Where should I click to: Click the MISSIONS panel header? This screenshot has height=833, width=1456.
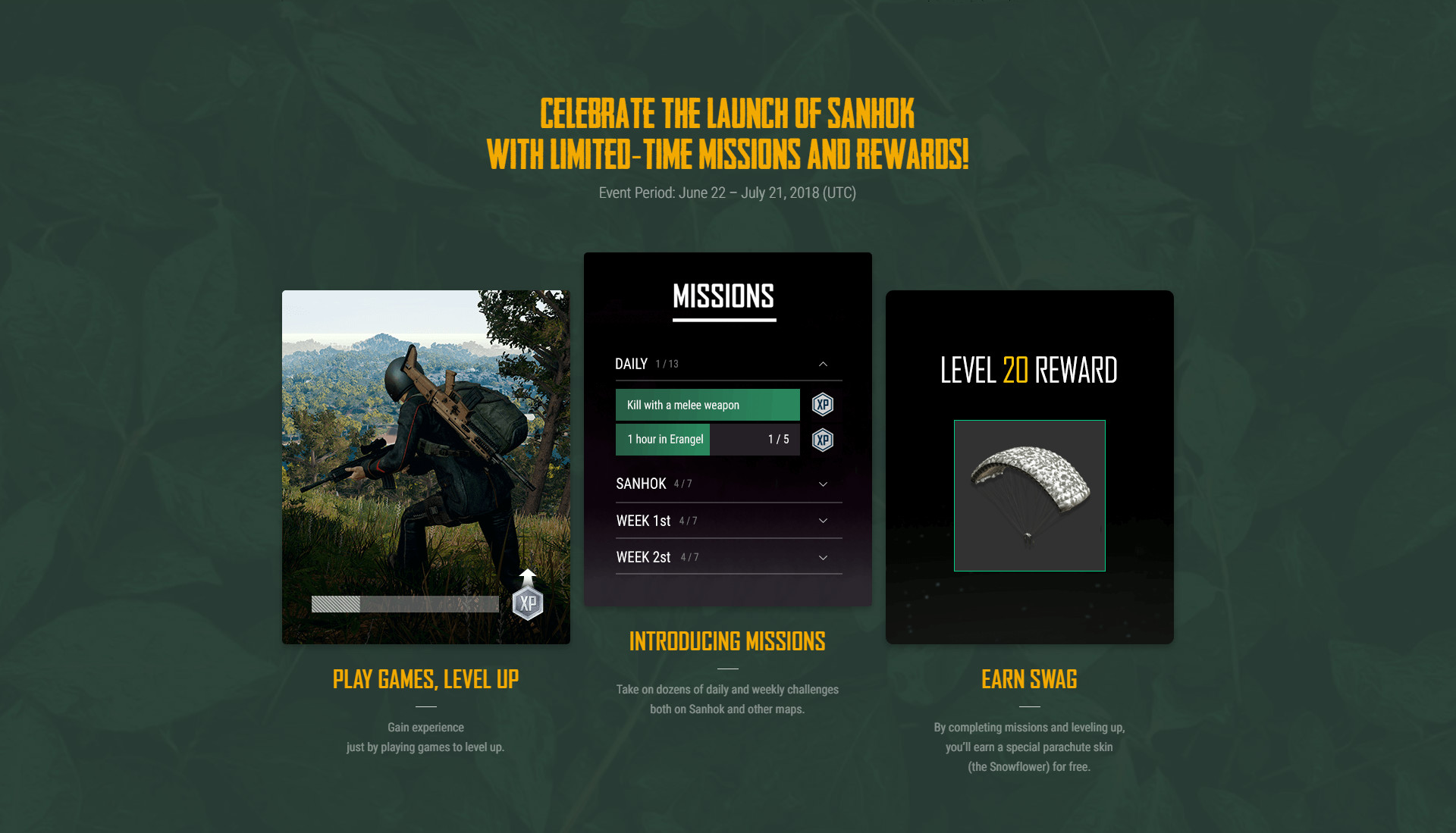[725, 298]
